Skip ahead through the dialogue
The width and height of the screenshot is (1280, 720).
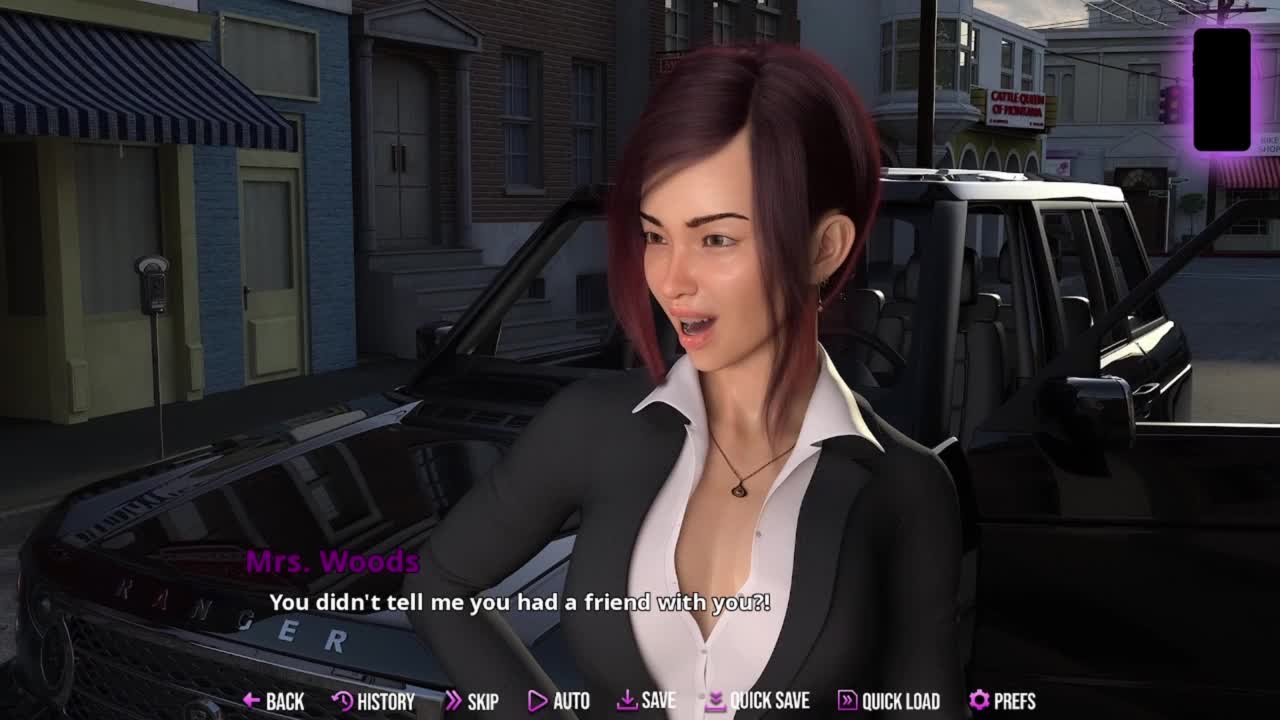coord(471,701)
